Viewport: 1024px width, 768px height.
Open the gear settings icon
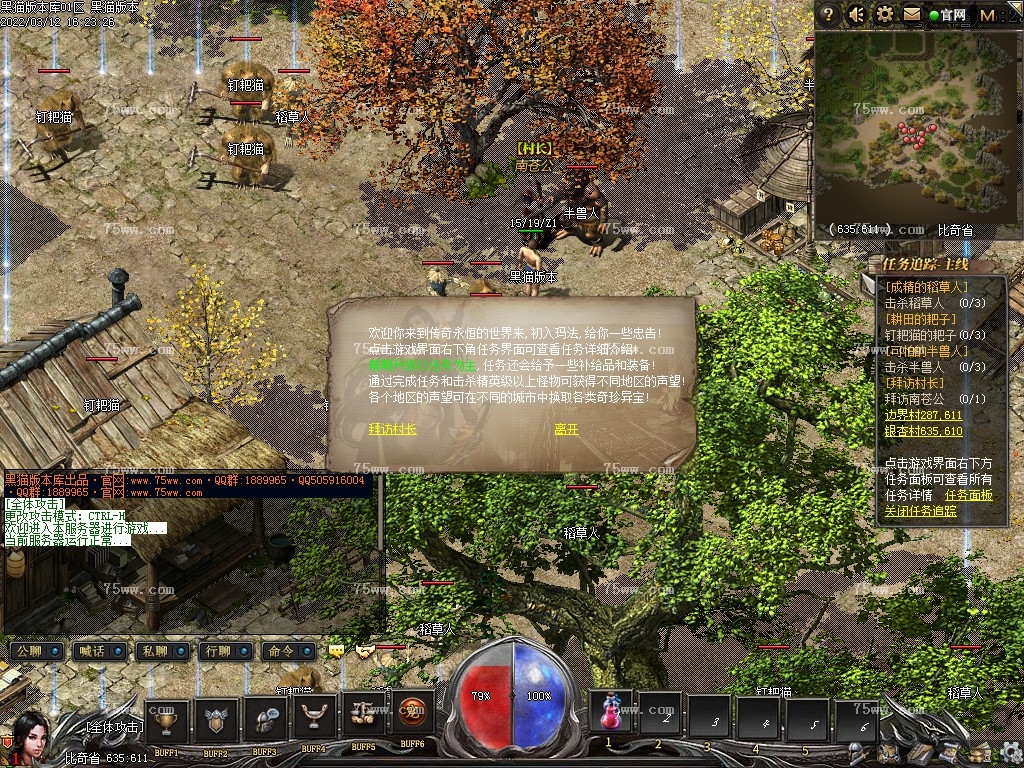tap(885, 14)
